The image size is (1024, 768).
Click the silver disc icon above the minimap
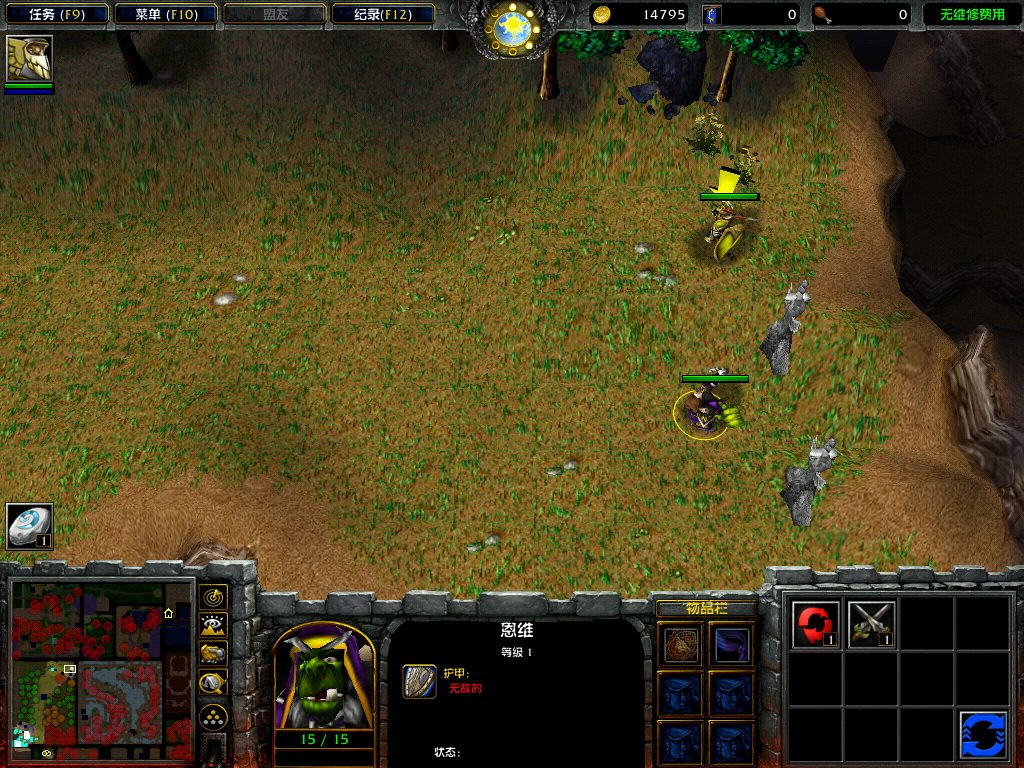point(29,526)
